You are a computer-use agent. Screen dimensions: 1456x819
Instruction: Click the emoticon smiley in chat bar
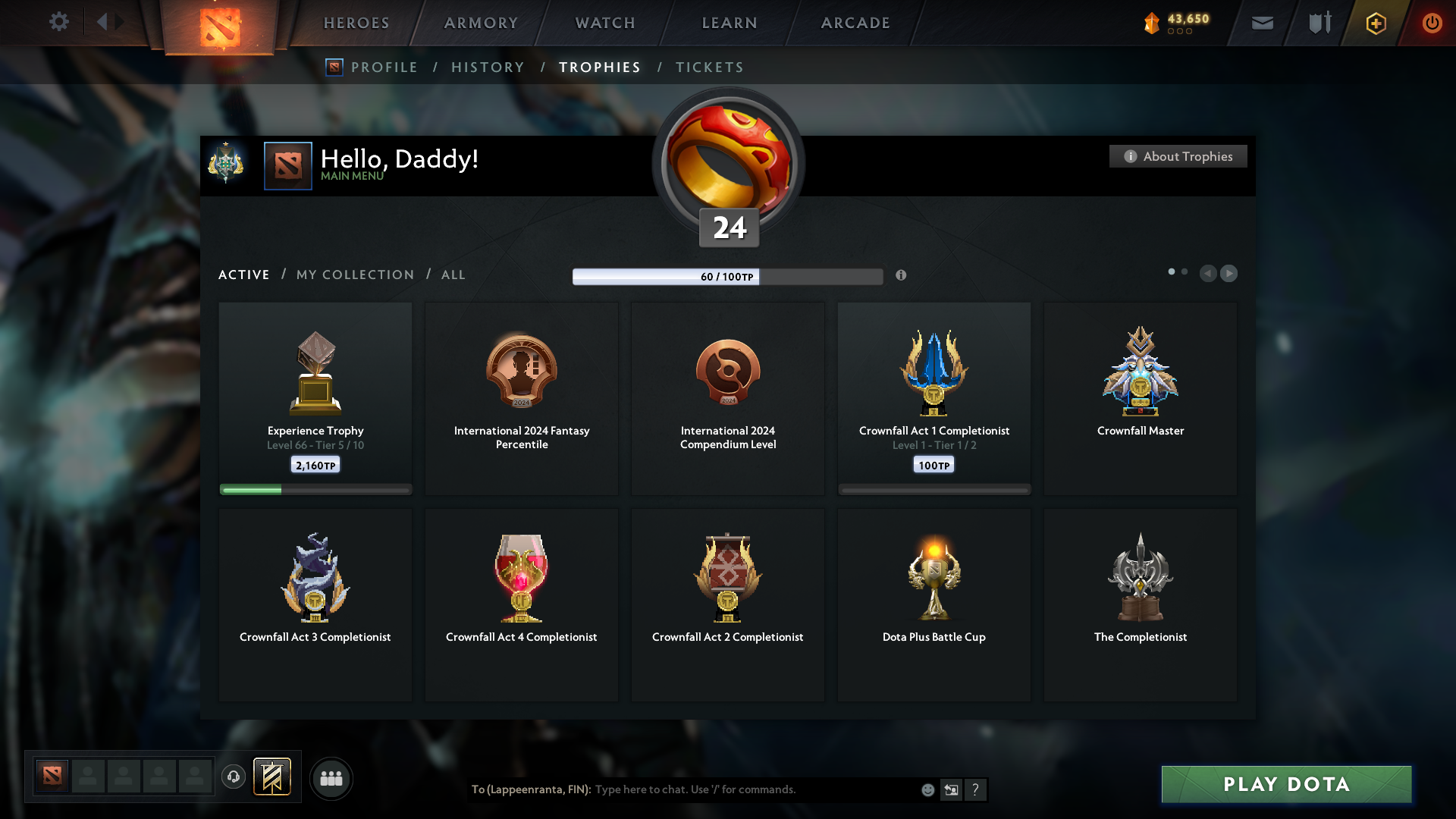pyautogui.click(x=927, y=789)
